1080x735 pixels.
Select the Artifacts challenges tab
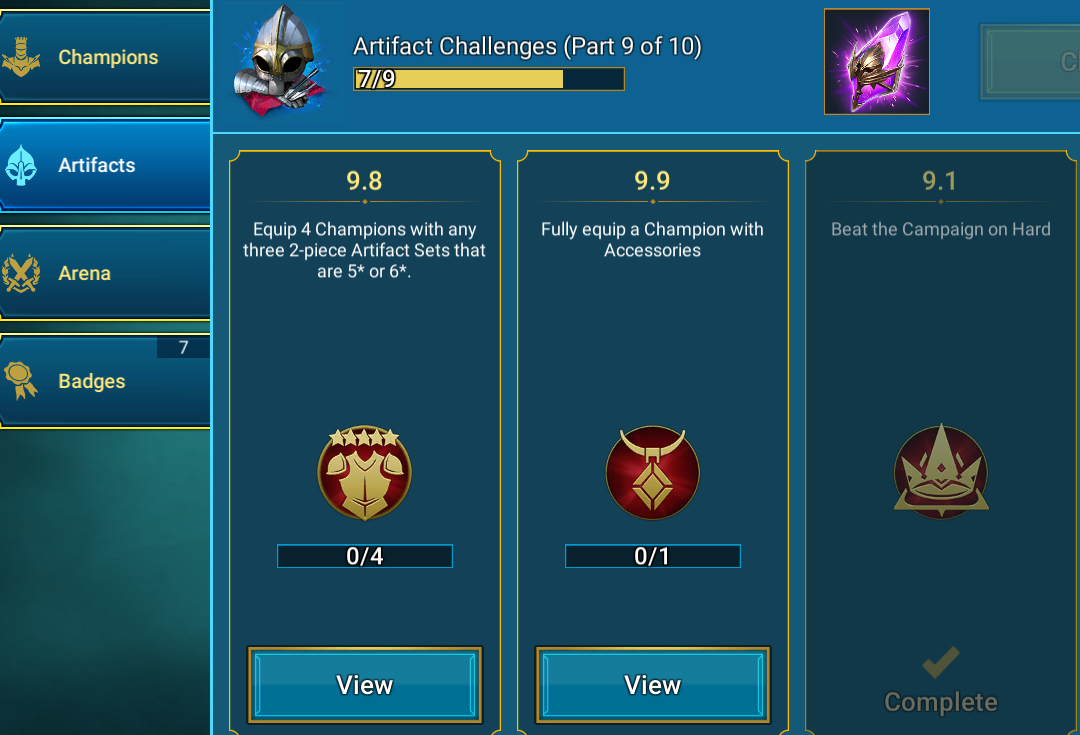[105, 166]
